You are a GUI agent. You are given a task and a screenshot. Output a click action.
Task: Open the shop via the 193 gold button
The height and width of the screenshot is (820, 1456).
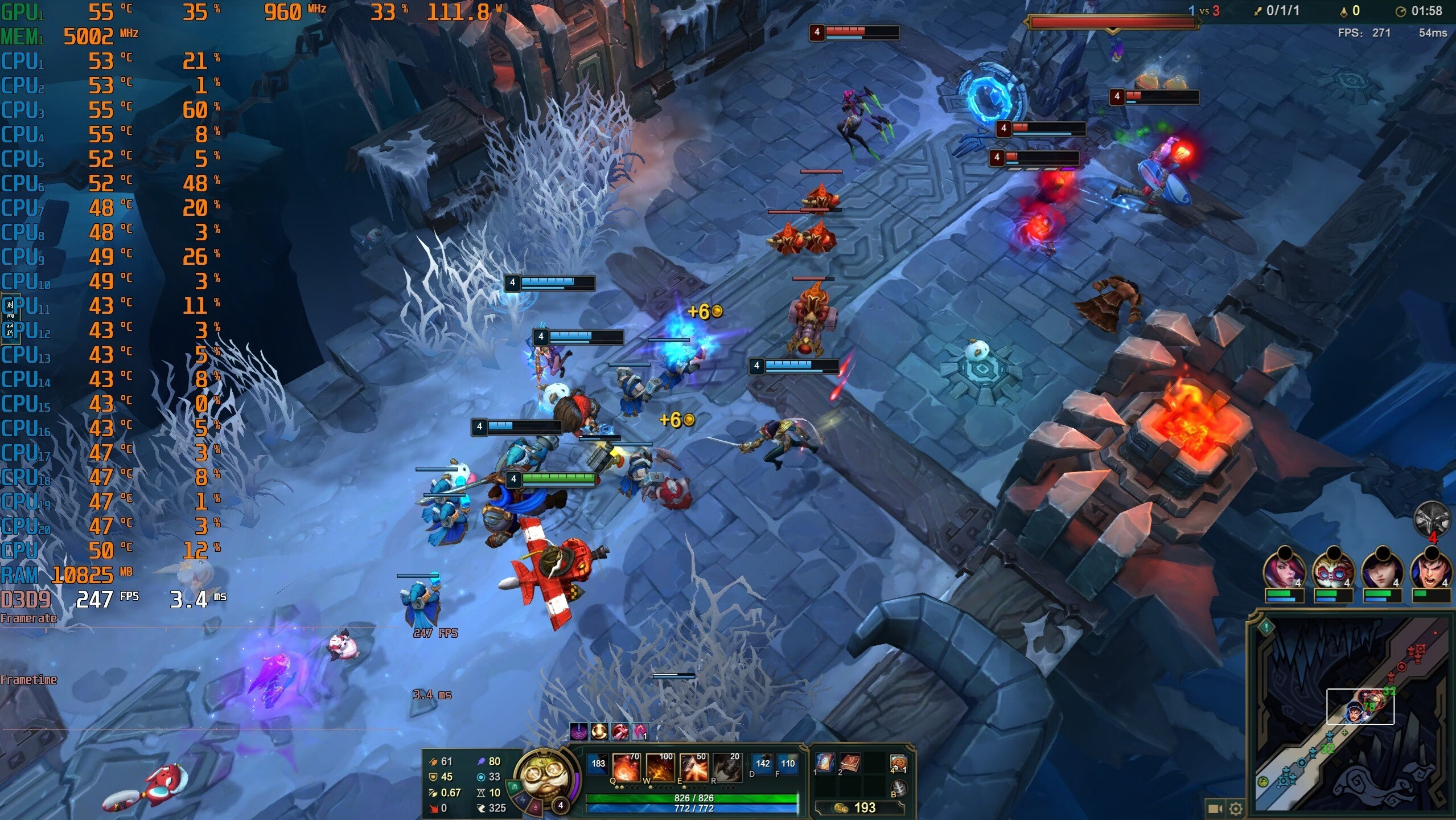click(x=859, y=807)
